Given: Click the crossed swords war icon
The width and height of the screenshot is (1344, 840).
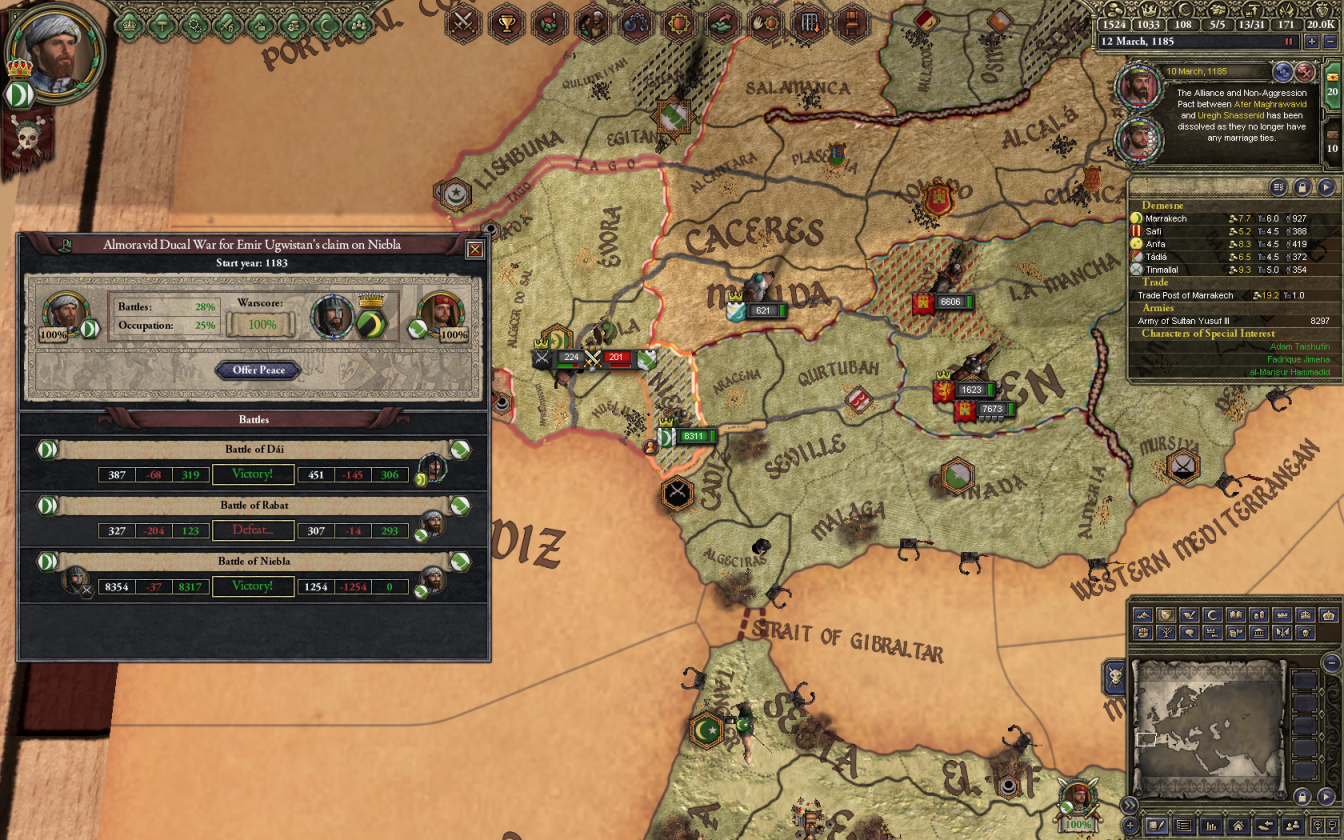Looking at the screenshot, I should pos(462,24).
